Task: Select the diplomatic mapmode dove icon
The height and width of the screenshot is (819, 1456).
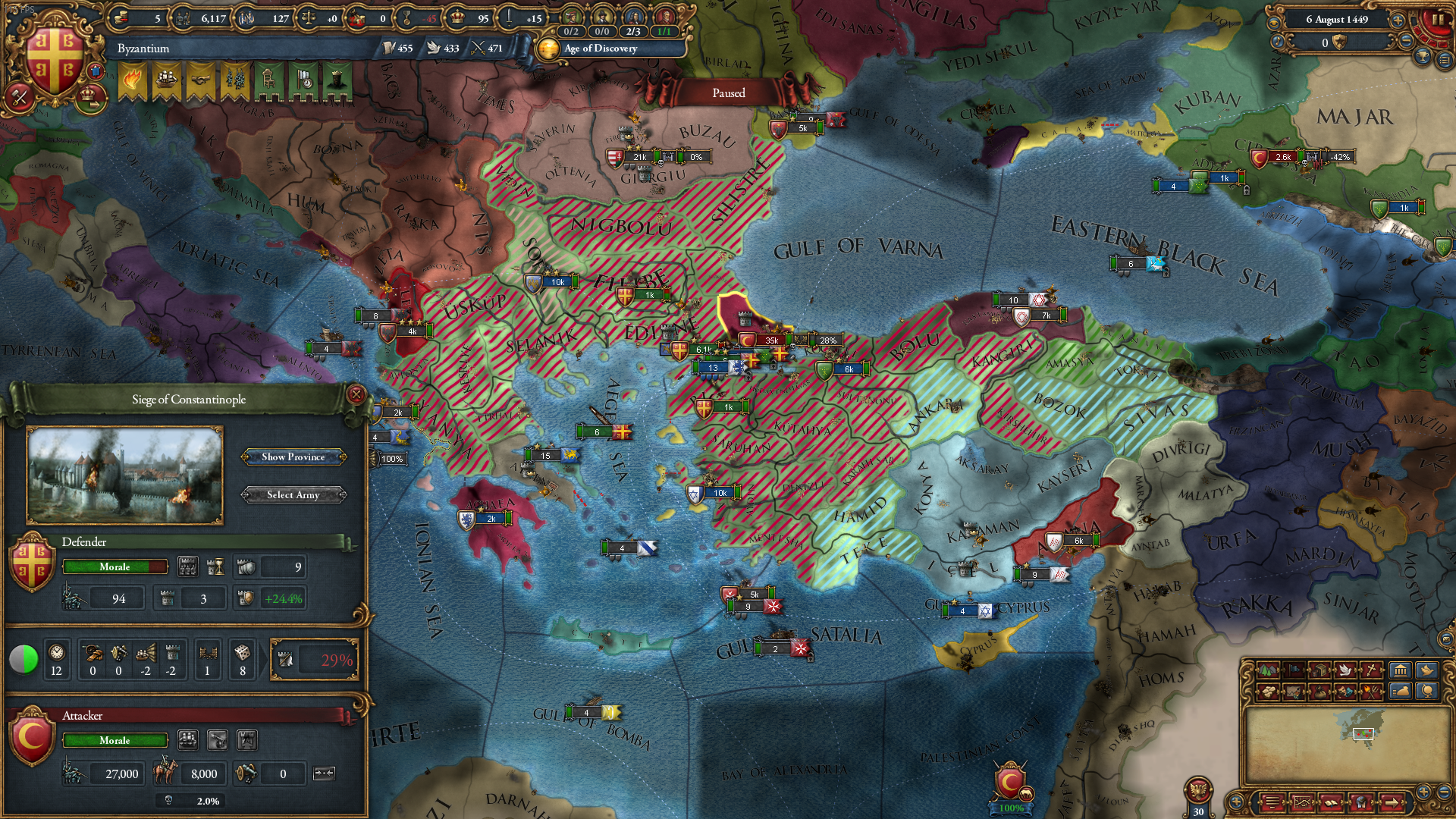Action: [1345, 670]
